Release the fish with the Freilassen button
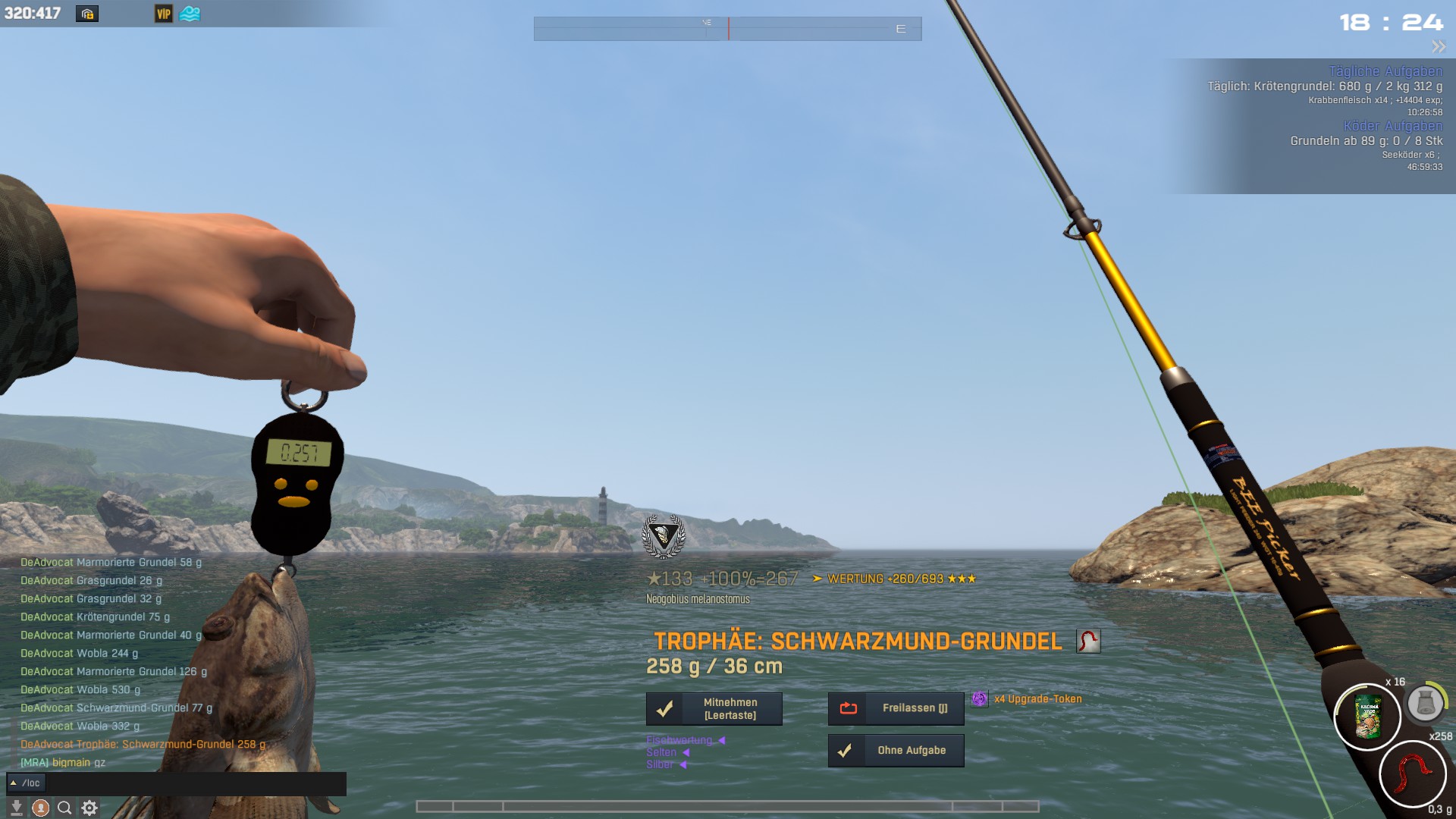Screen dimensions: 1456x819 (896, 708)
